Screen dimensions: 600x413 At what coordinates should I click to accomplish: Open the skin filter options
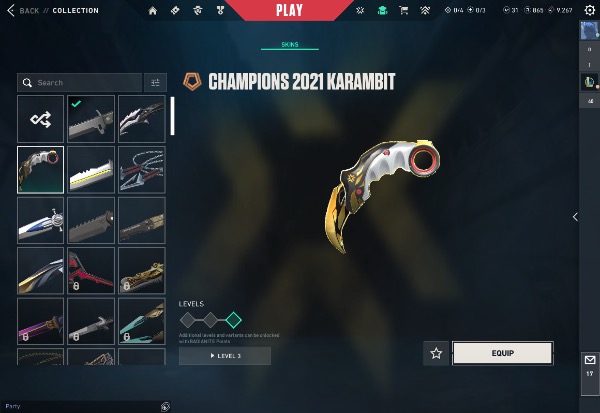155,83
